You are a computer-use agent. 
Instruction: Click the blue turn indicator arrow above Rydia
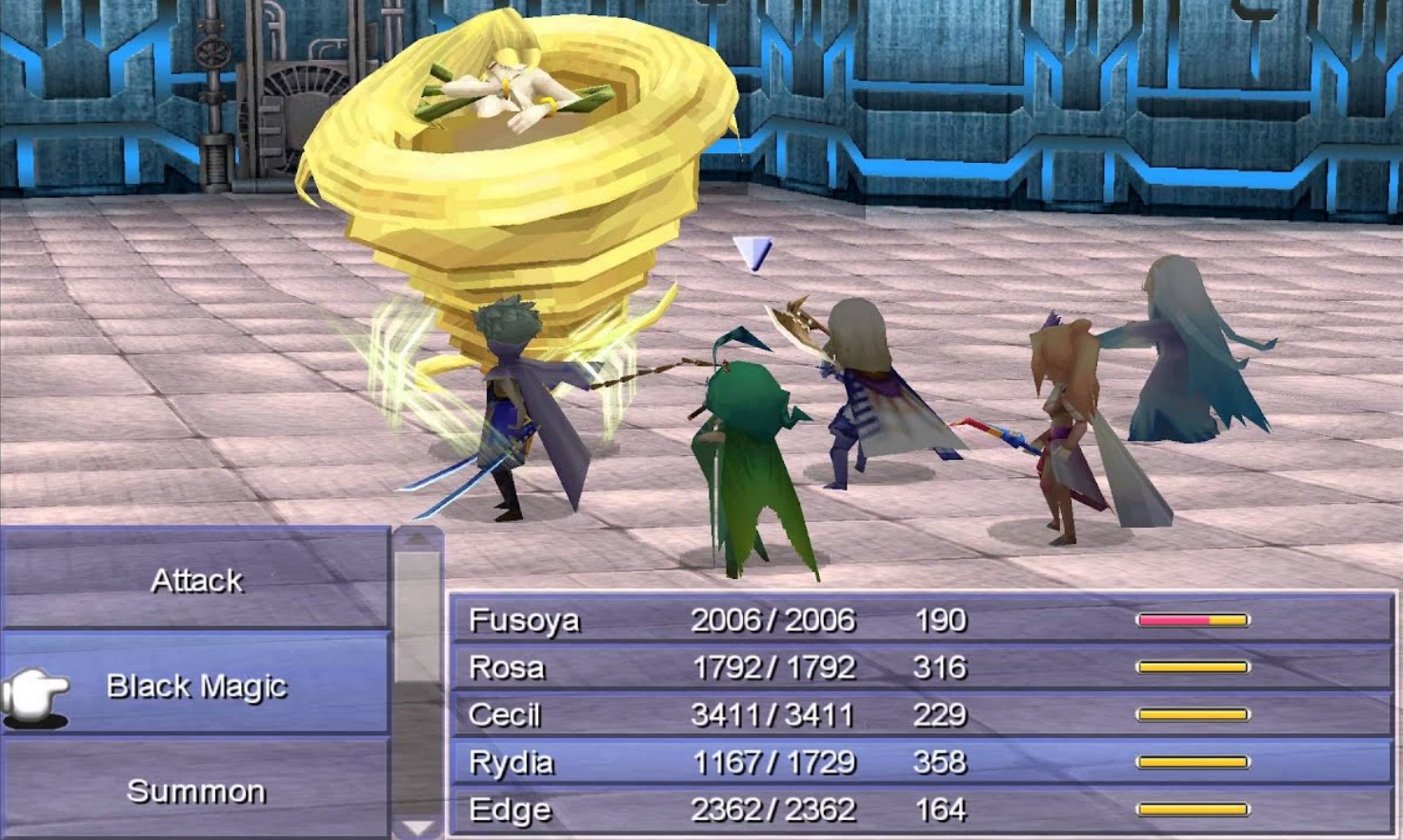751,255
